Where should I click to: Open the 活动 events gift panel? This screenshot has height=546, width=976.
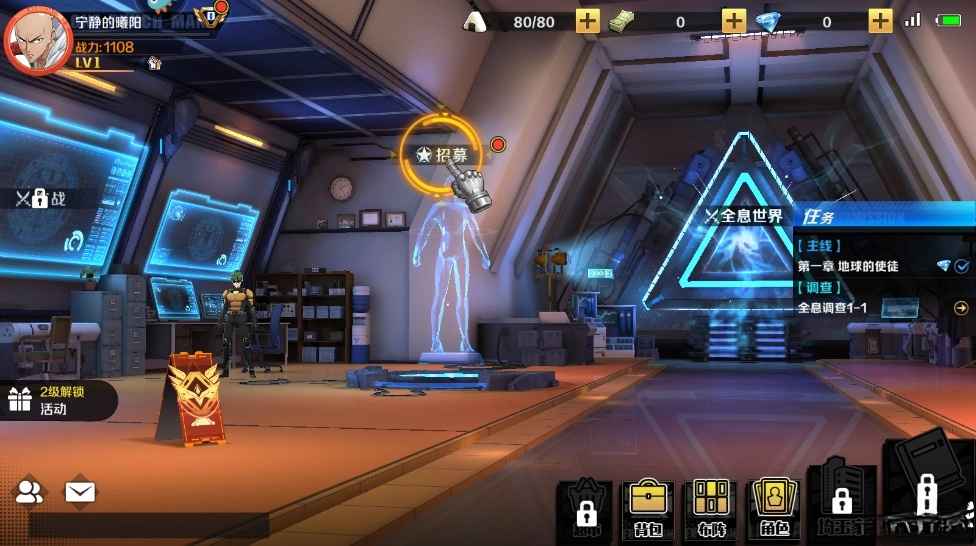(55, 400)
